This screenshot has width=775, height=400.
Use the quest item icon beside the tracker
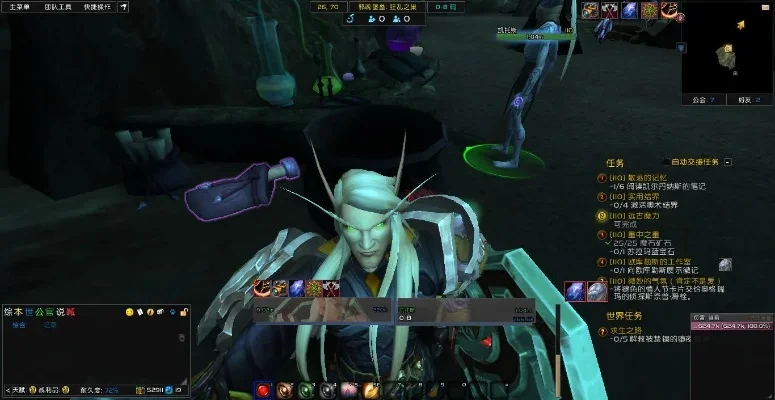[x=725, y=264]
